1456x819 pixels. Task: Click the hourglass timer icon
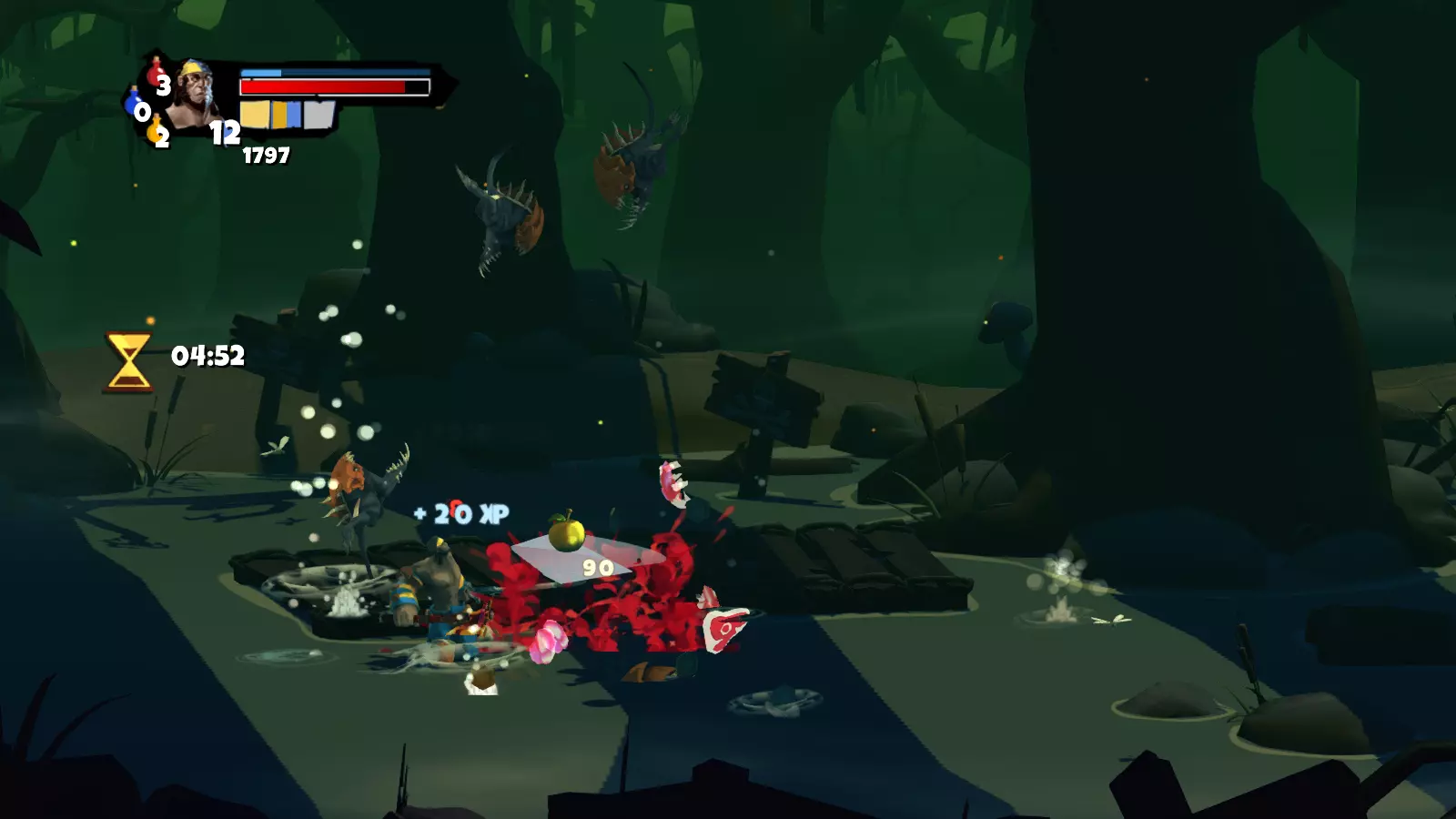tap(128, 361)
